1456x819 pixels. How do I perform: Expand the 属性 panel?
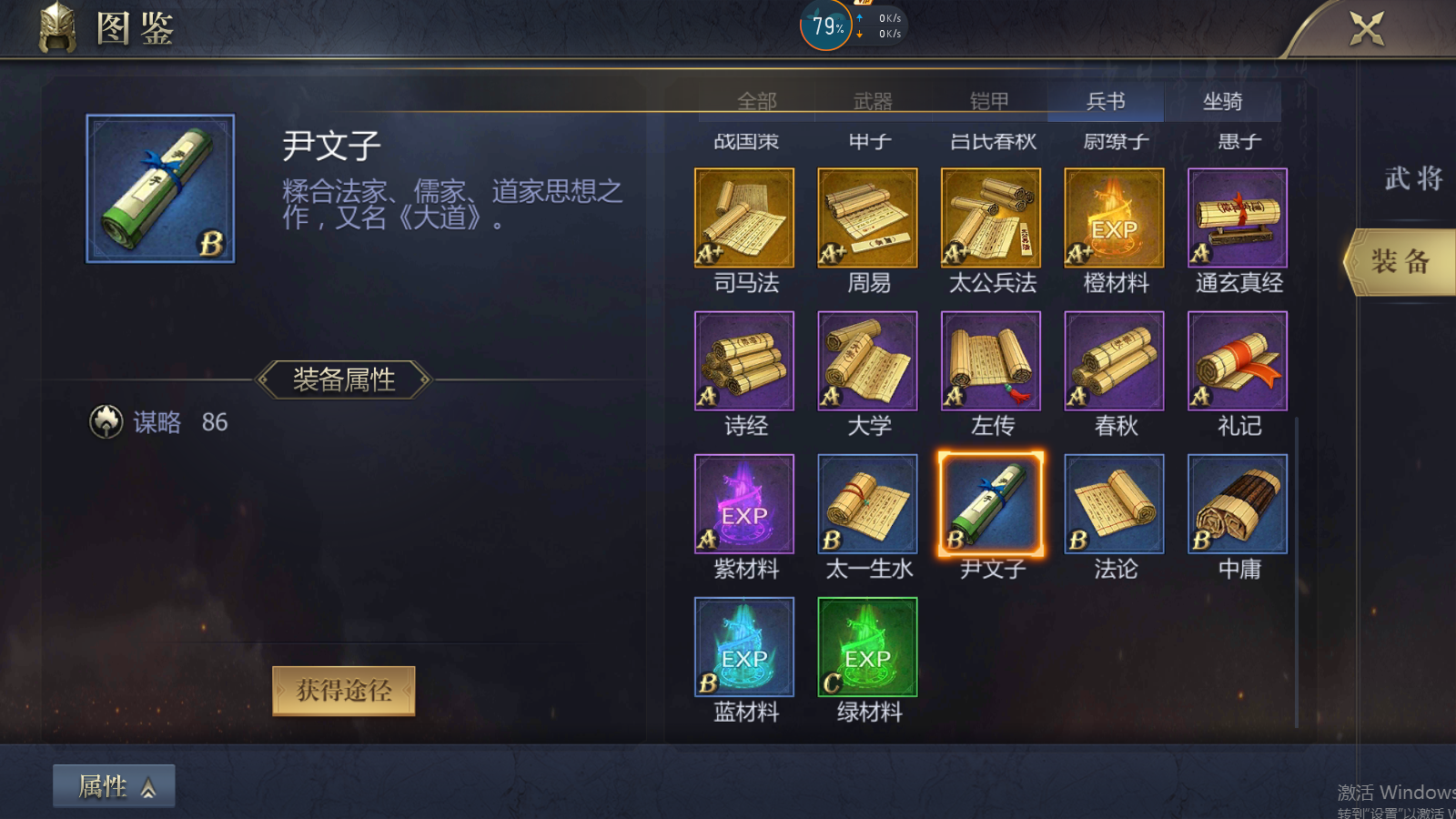113,785
